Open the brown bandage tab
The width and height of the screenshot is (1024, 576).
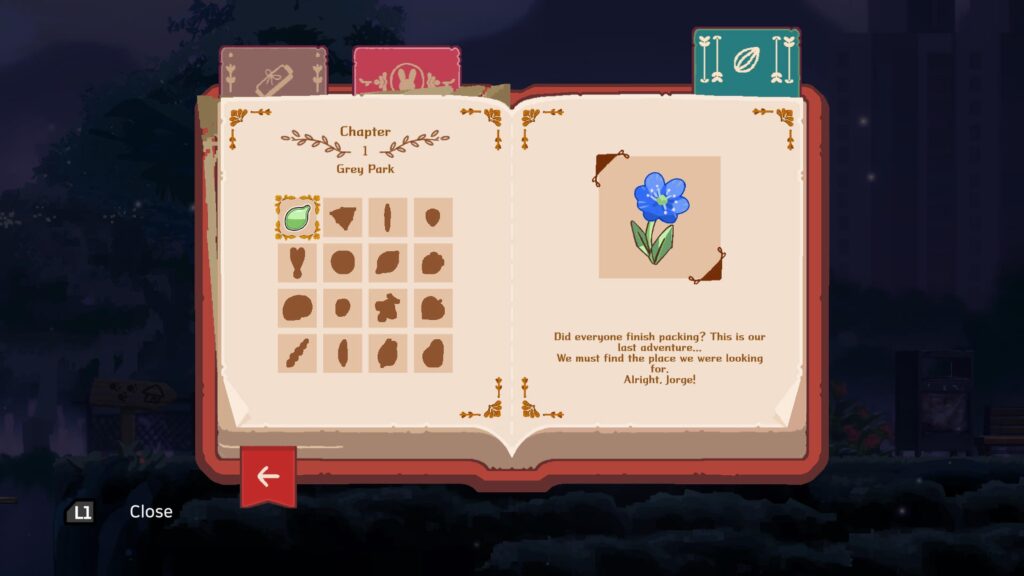(x=273, y=72)
